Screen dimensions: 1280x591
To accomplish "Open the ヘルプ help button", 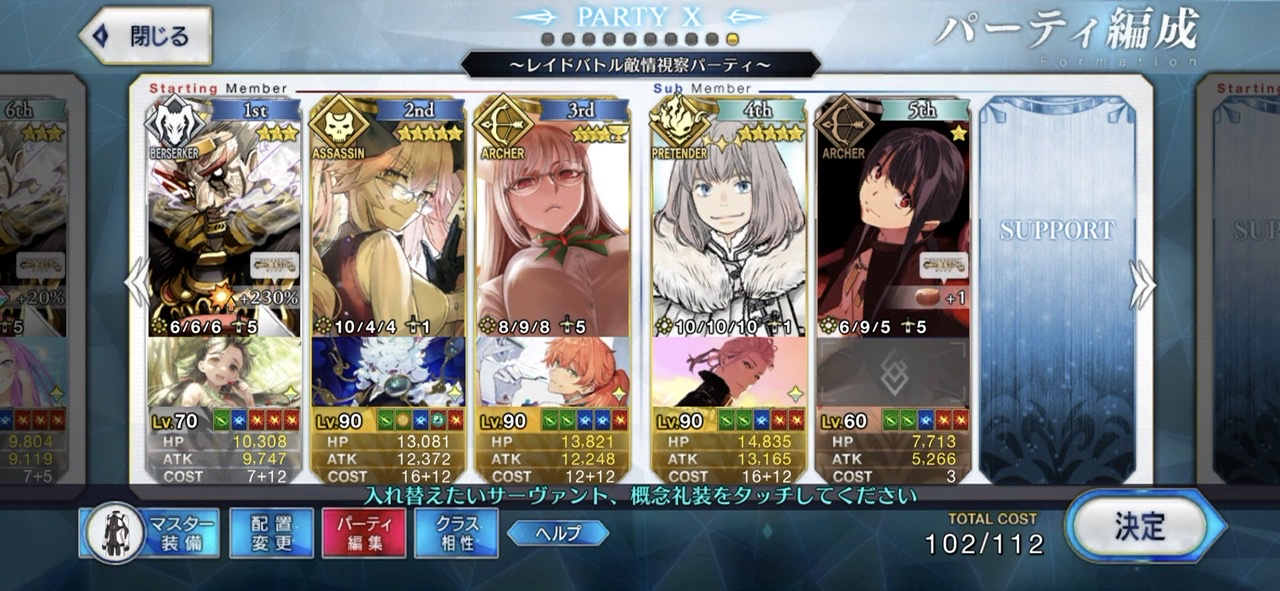I will 558,533.
